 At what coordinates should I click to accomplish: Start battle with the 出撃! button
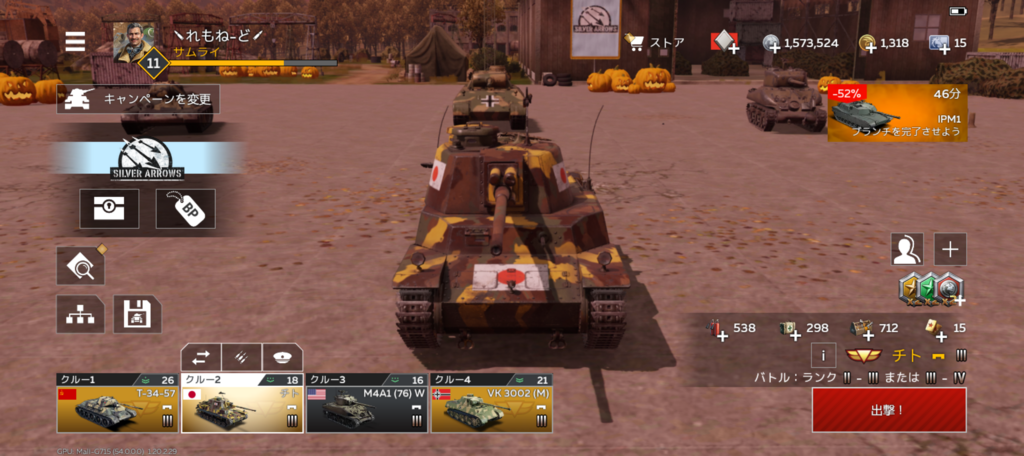(x=888, y=410)
